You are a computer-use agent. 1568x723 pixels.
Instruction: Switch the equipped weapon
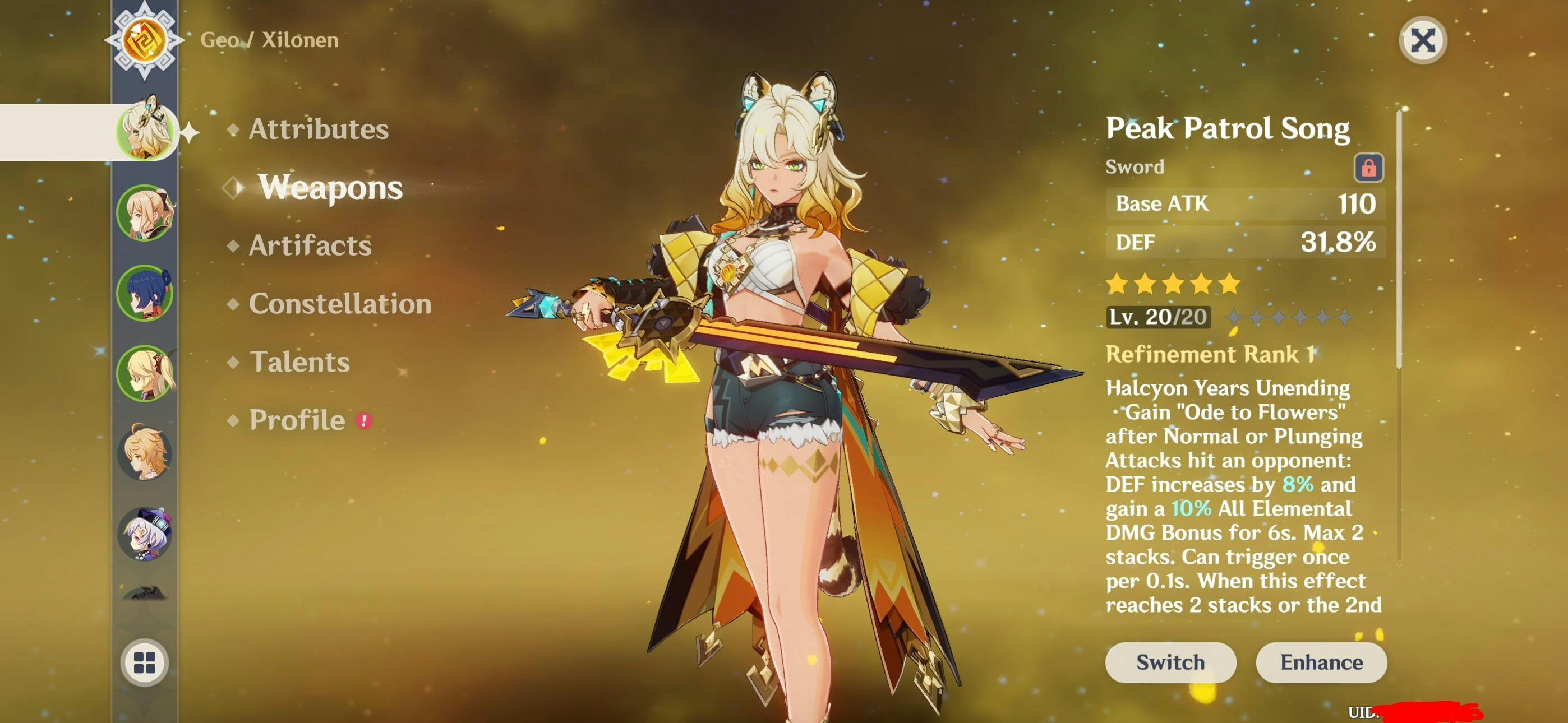coord(1170,662)
